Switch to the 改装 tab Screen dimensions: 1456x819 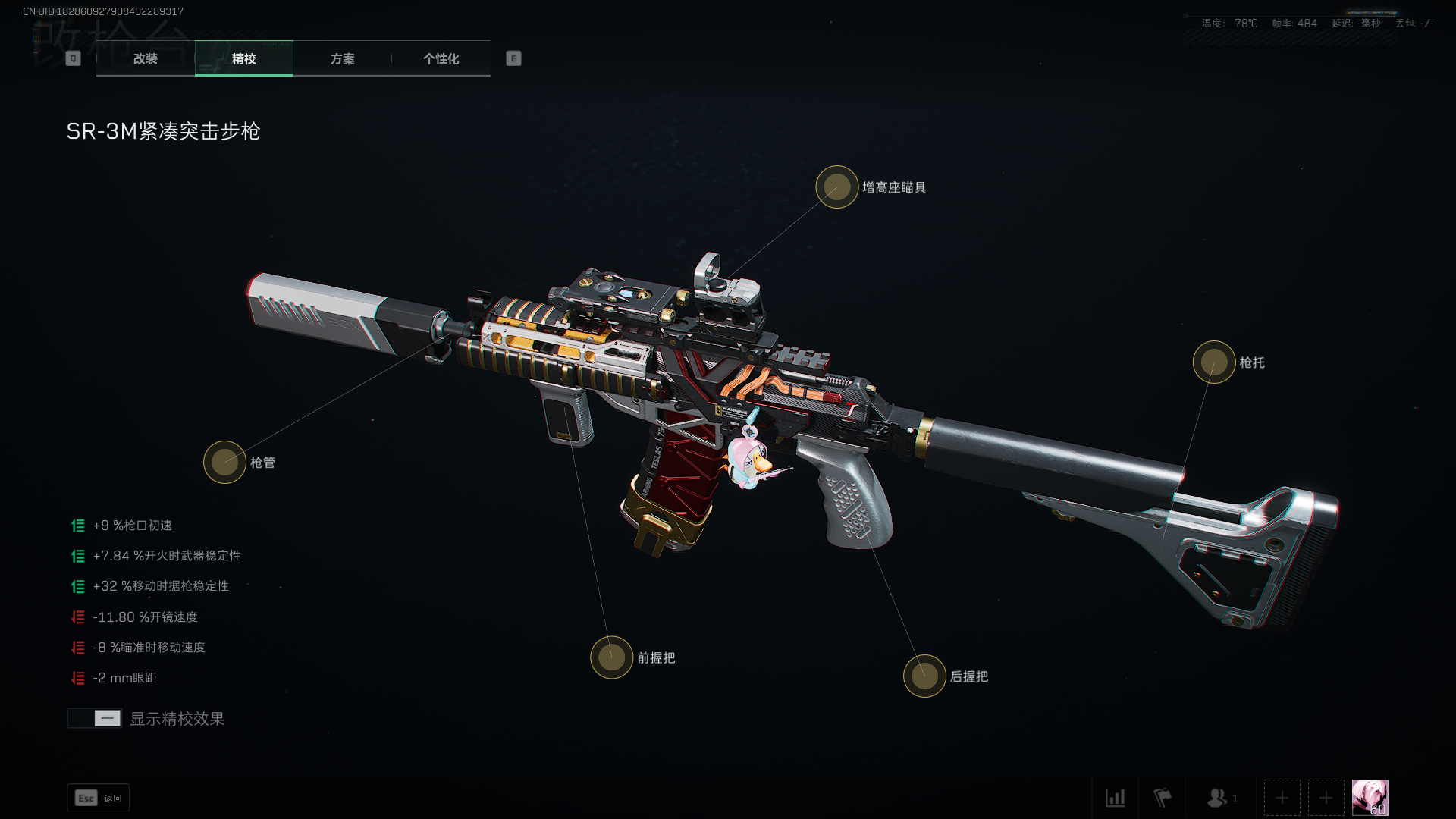coord(146,58)
